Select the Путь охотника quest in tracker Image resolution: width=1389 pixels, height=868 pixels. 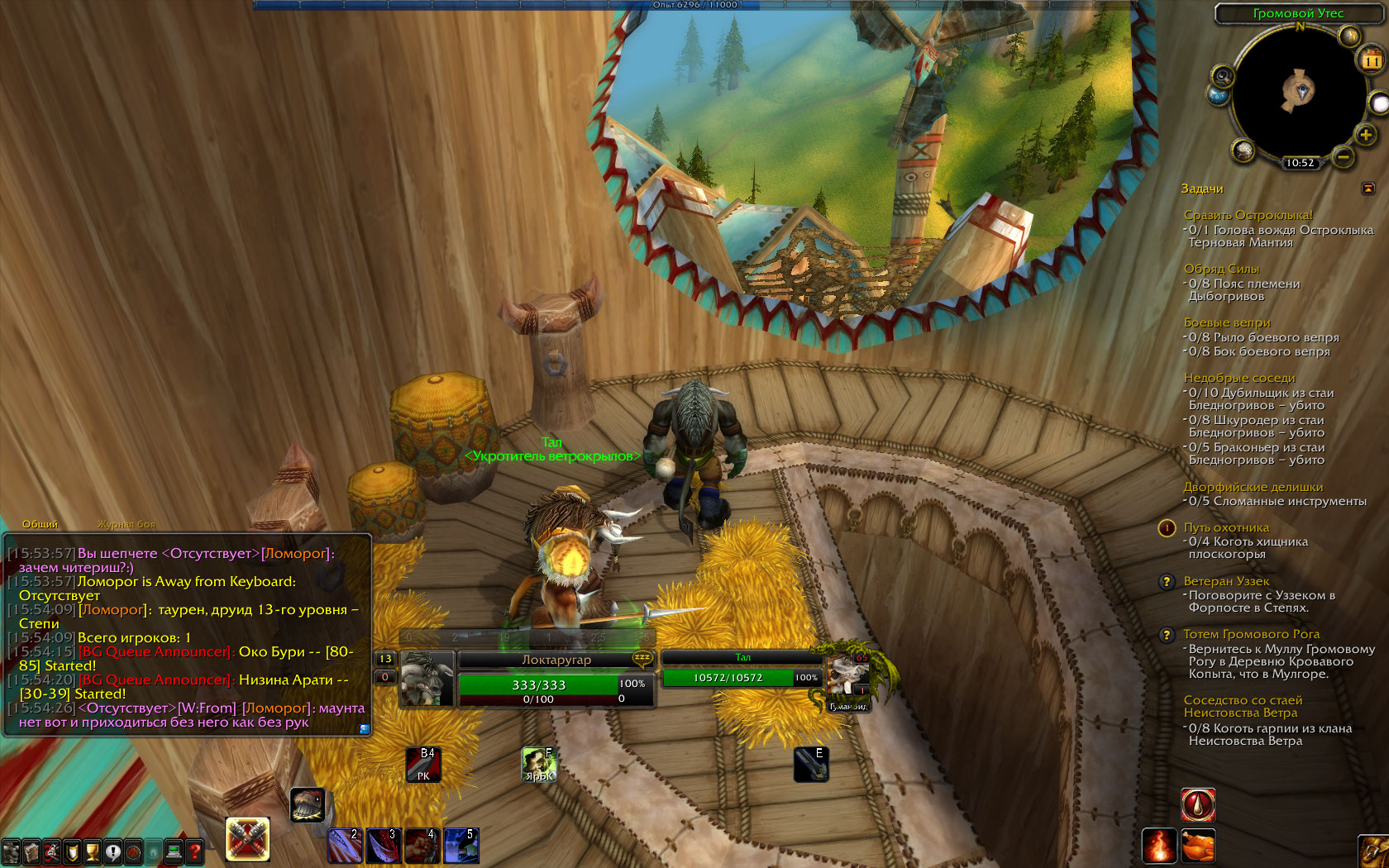[x=1225, y=527]
